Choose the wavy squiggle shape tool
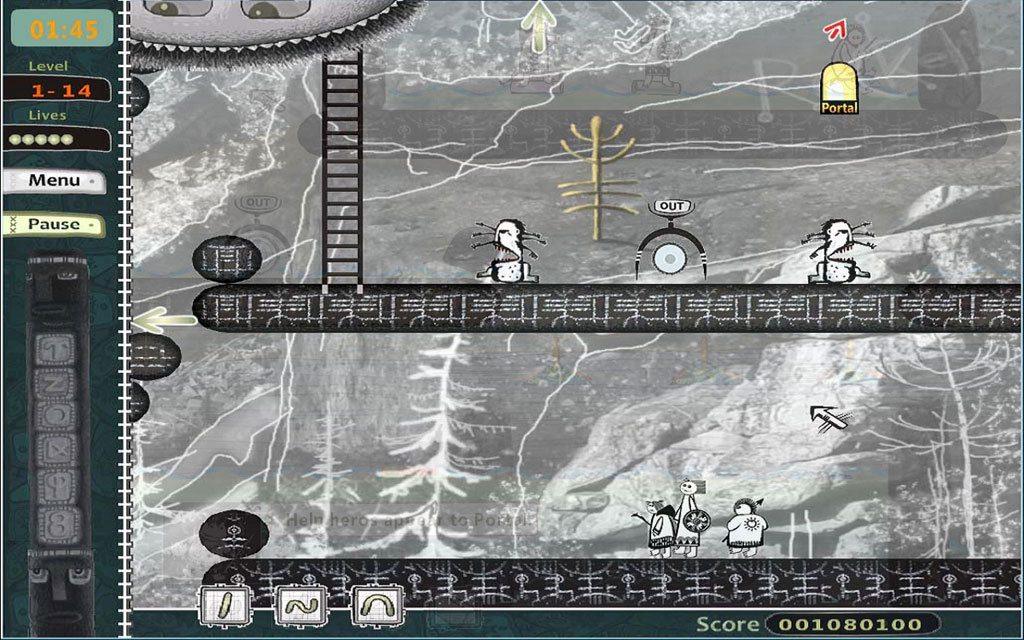1024x640 pixels. coord(299,605)
